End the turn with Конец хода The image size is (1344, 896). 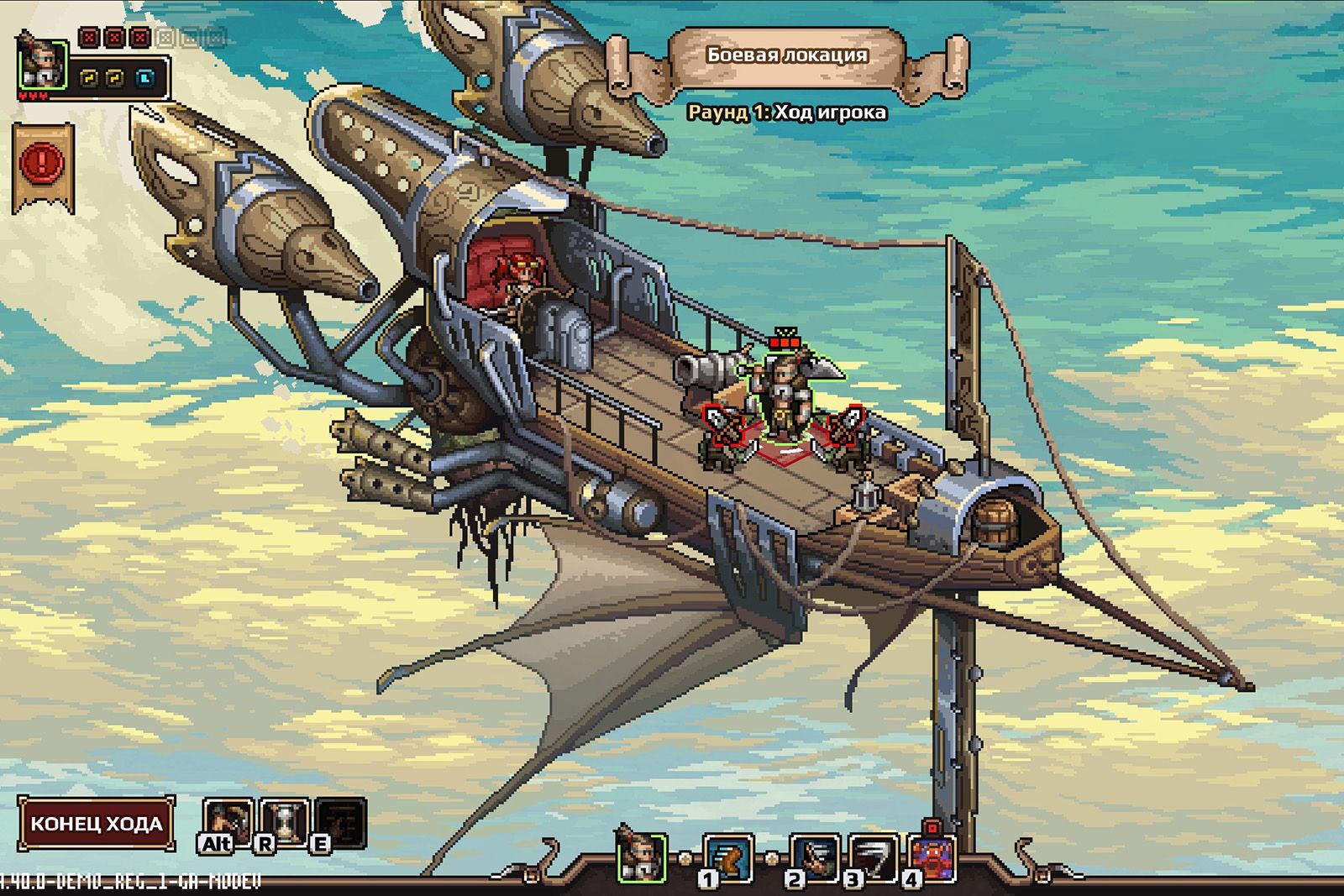97,823
